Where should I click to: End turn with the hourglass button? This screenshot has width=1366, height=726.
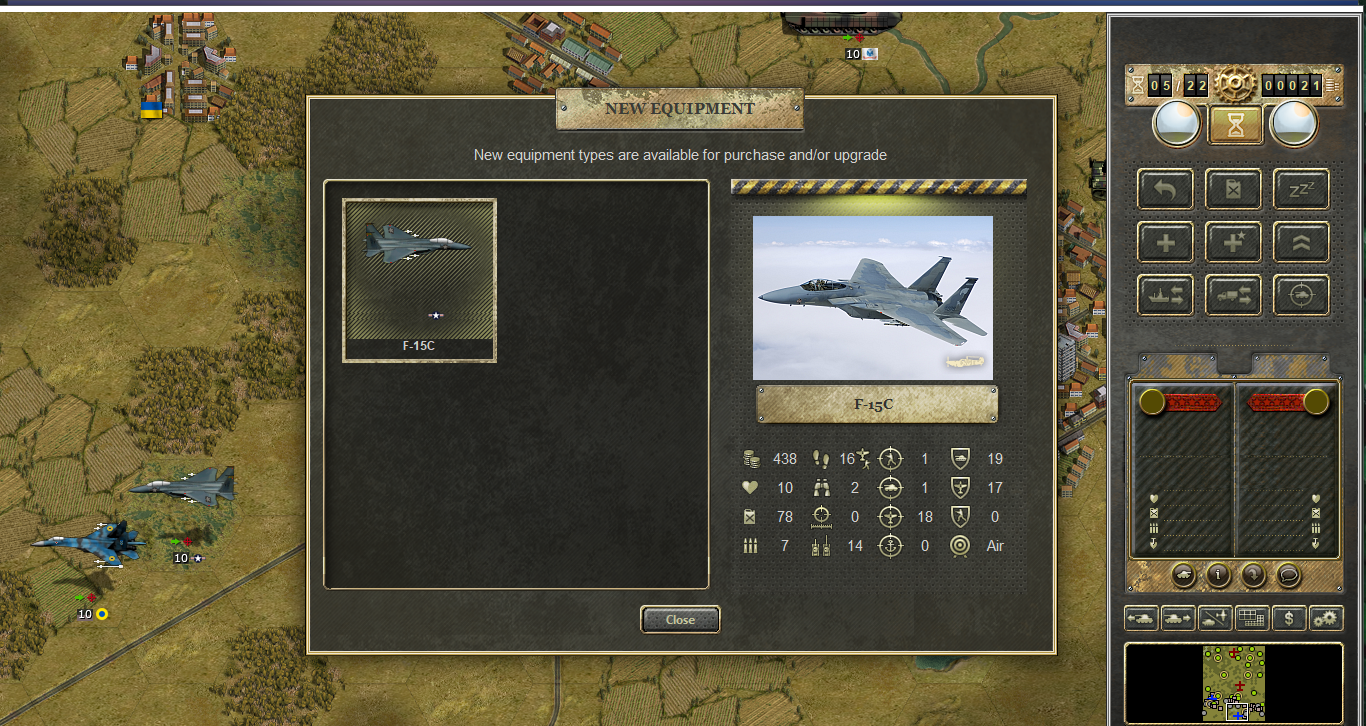coord(1234,125)
